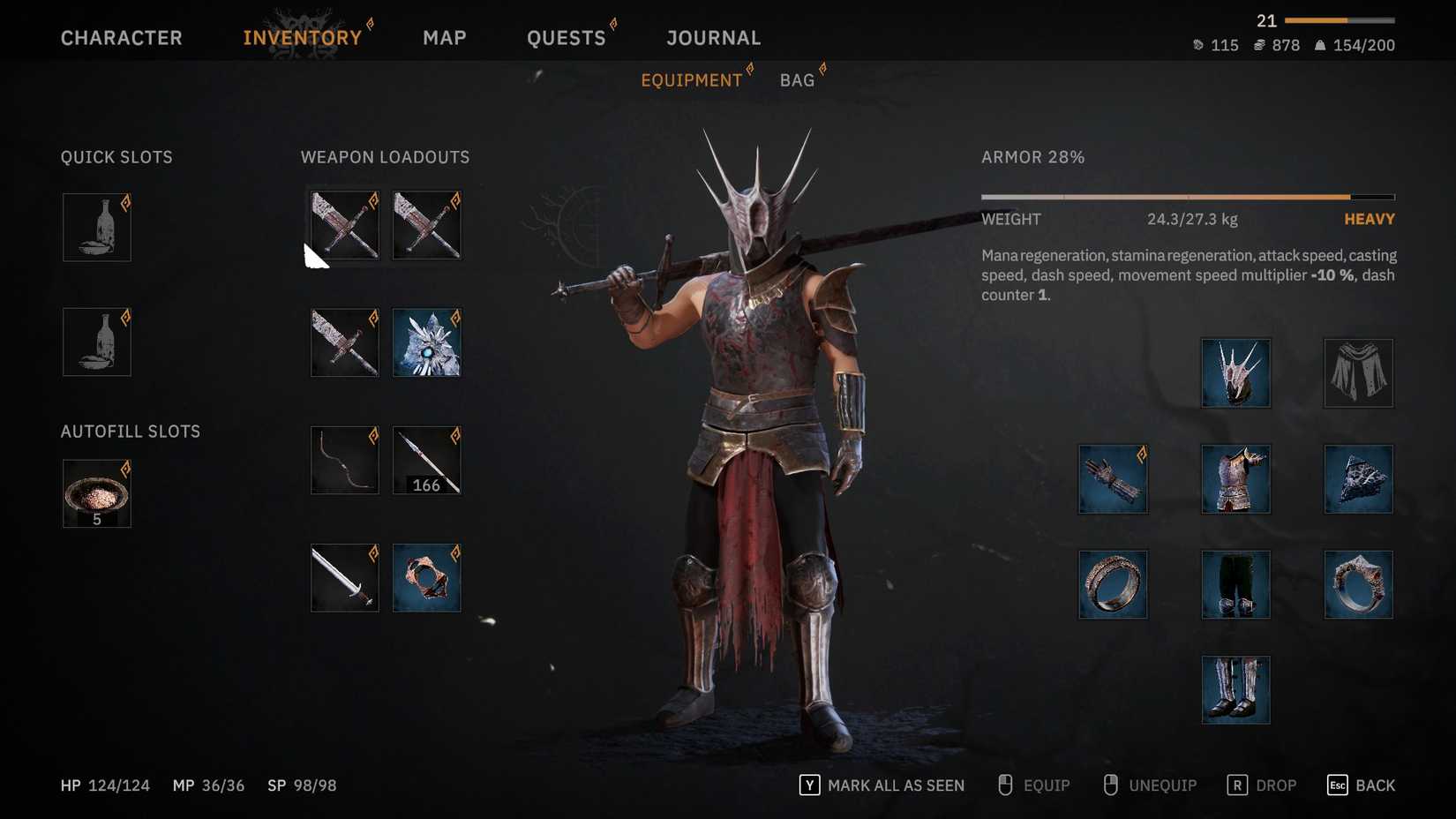This screenshot has width=1456, height=819.
Task: Select the bow in weapon loadouts
Action: (x=343, y=459)
